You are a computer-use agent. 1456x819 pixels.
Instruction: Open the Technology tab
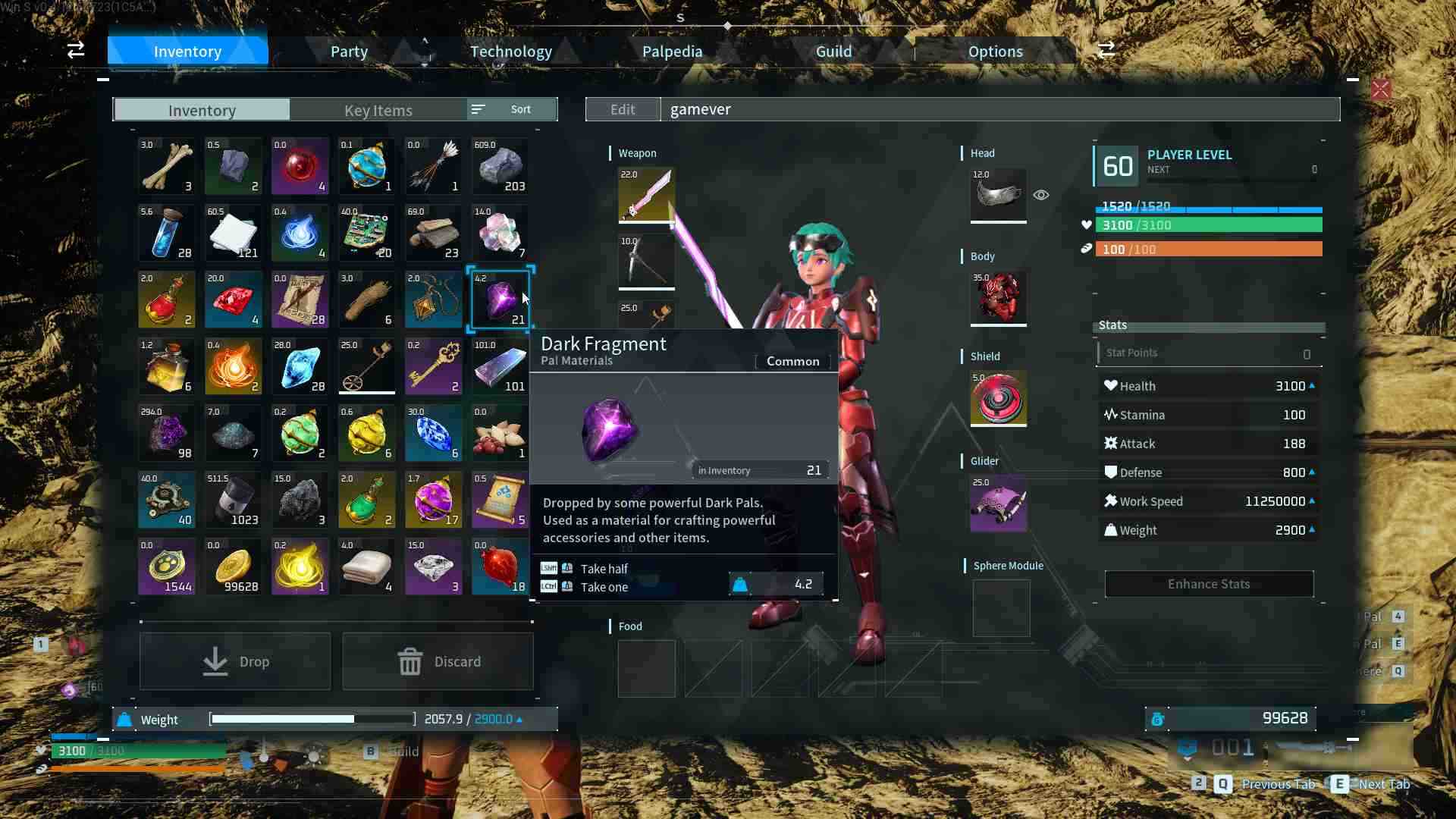pos(510,52)
